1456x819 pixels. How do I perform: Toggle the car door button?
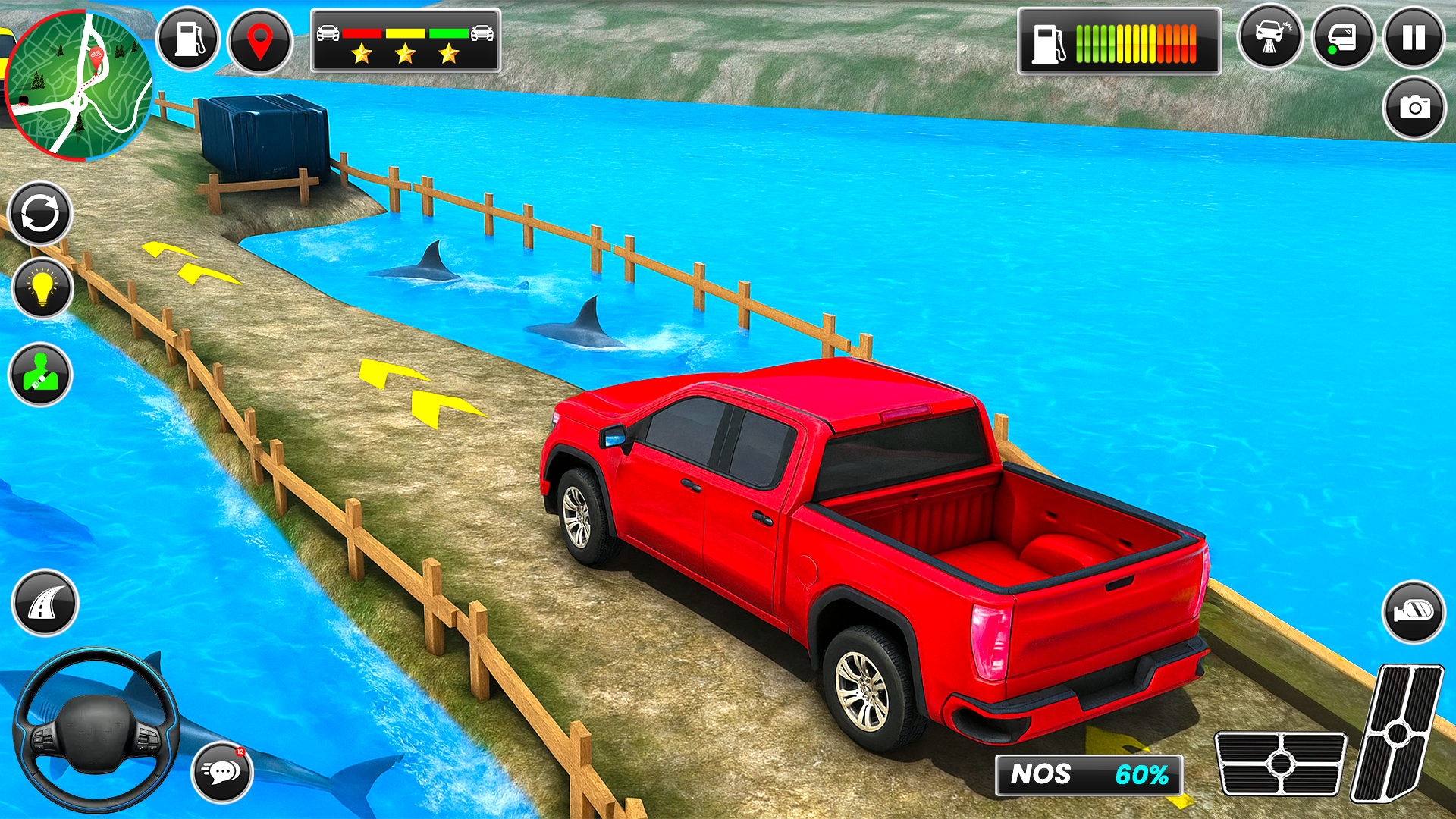click(x=1342, y=38)
